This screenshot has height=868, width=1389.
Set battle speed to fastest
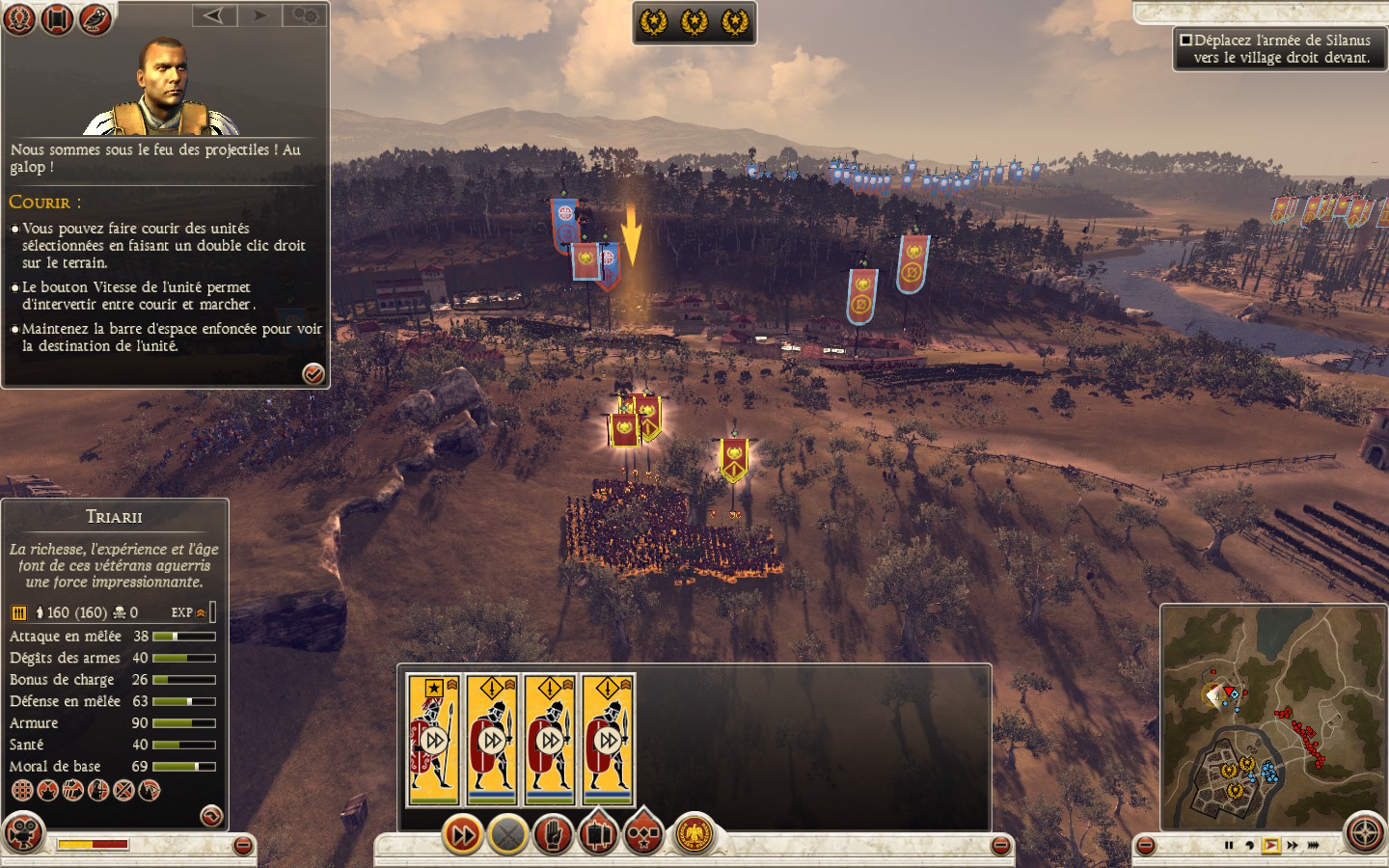point(1314,846)
